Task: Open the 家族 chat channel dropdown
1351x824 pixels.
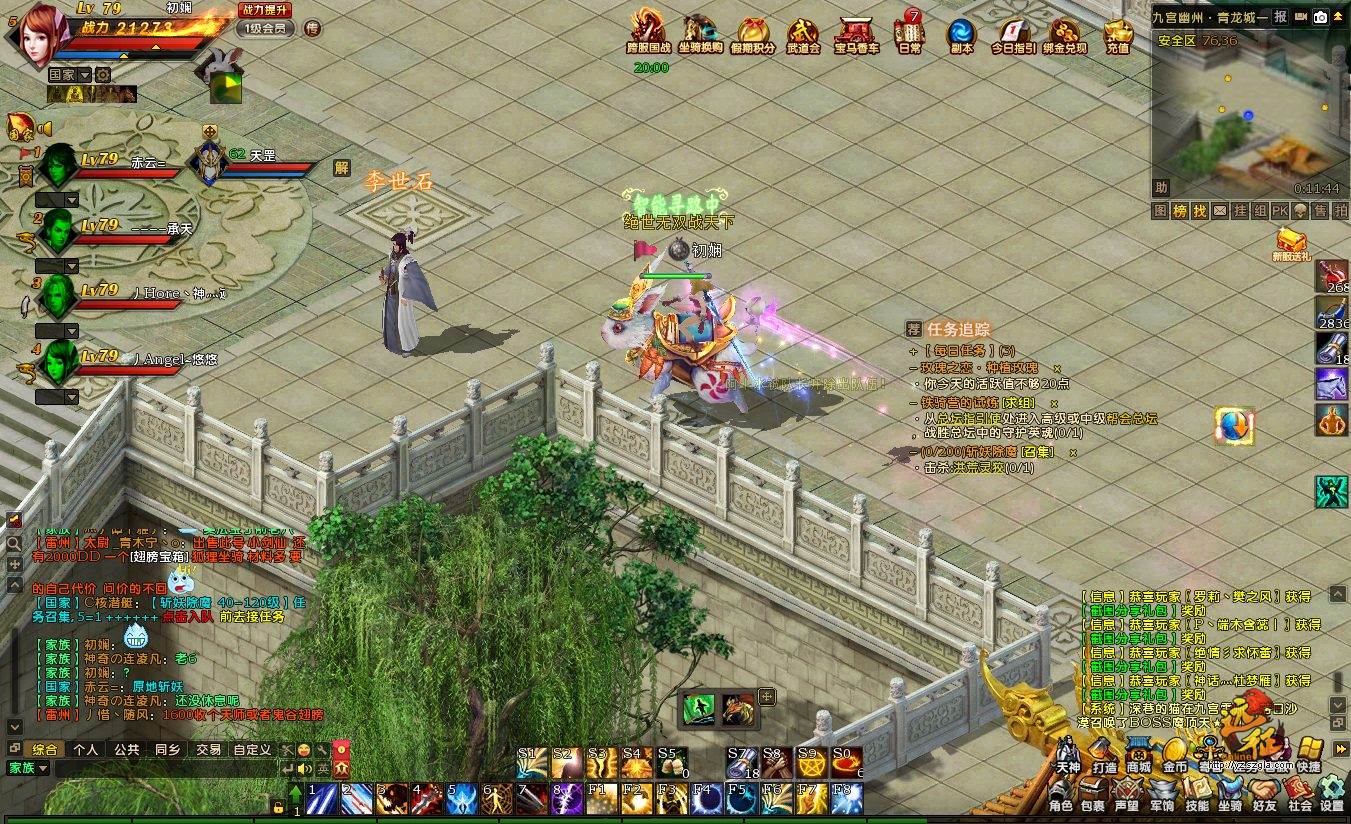Action: pyautogui.click(x=28, y=768)
